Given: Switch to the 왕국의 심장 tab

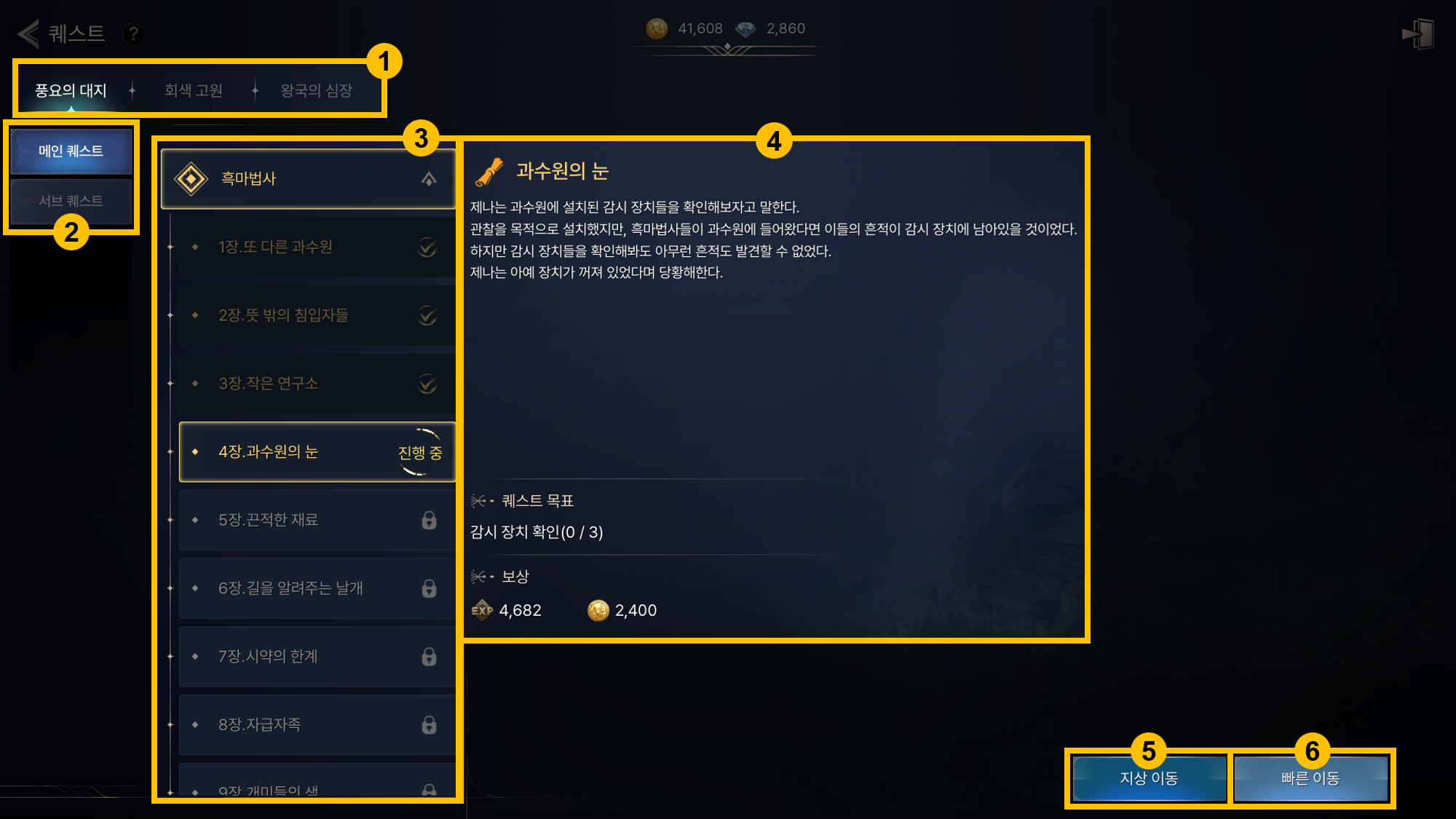Looking at the screenshot, I should (317, 90).
